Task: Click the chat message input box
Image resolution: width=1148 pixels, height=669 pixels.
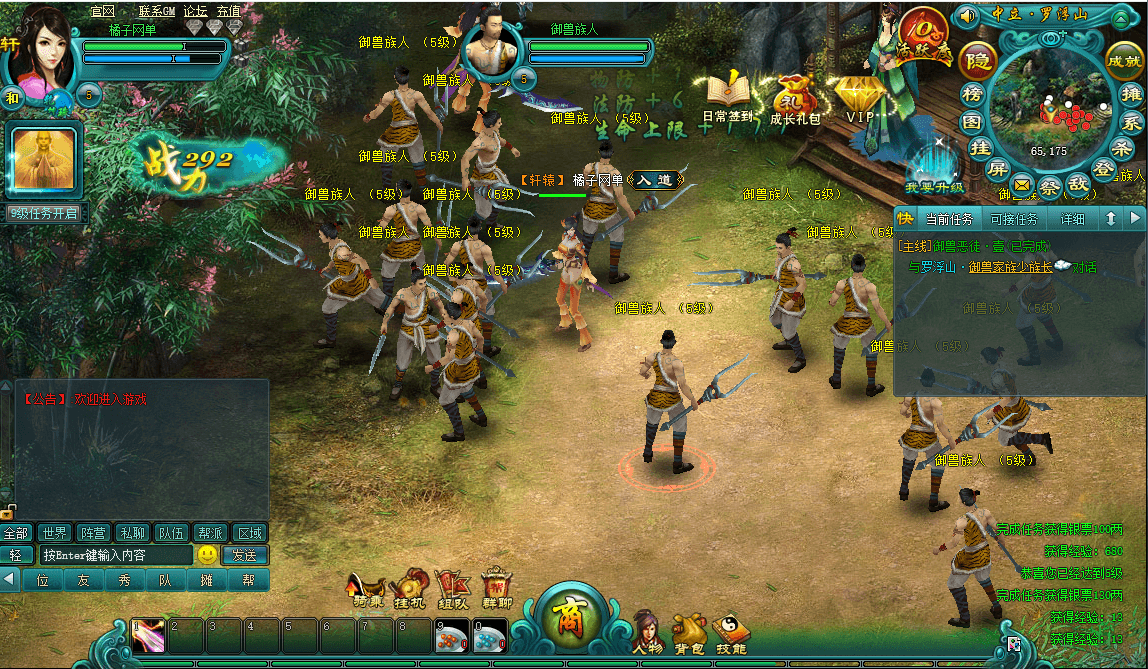Action: 115,555
